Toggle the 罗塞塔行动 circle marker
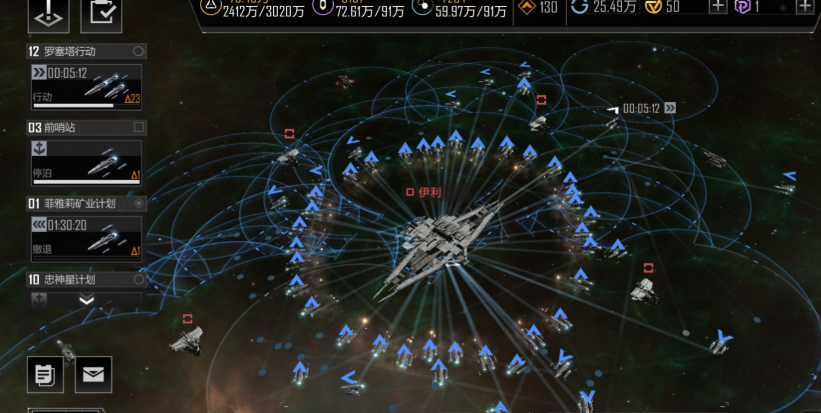This screenshot has height=413, width=821. coord(138,51)
